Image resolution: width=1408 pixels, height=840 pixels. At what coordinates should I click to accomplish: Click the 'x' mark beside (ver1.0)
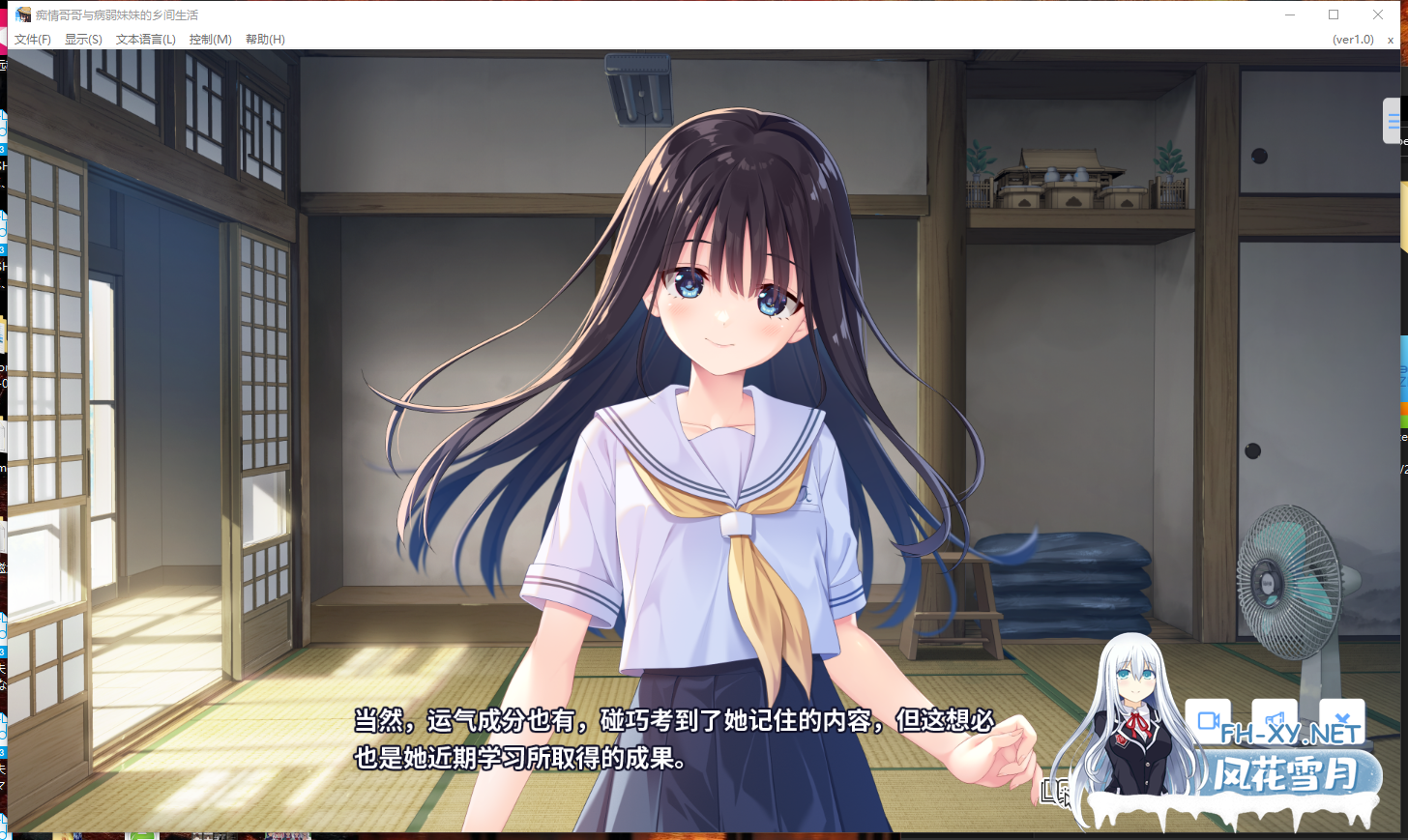coord(1391,40)
